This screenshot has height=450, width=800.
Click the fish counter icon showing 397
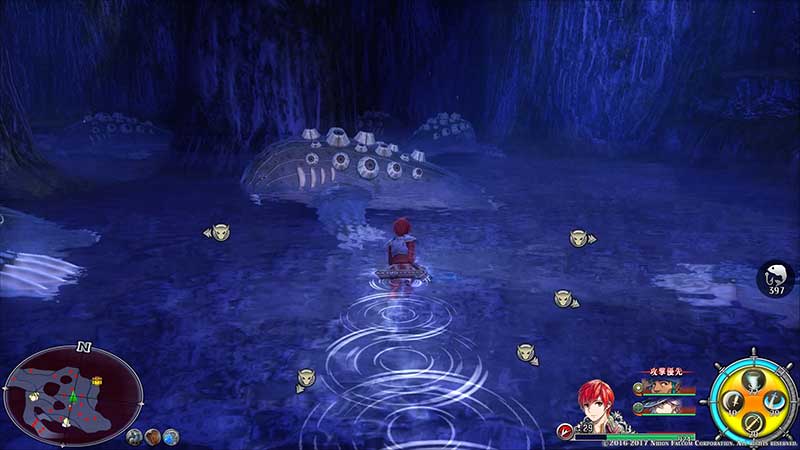(775, 276)
